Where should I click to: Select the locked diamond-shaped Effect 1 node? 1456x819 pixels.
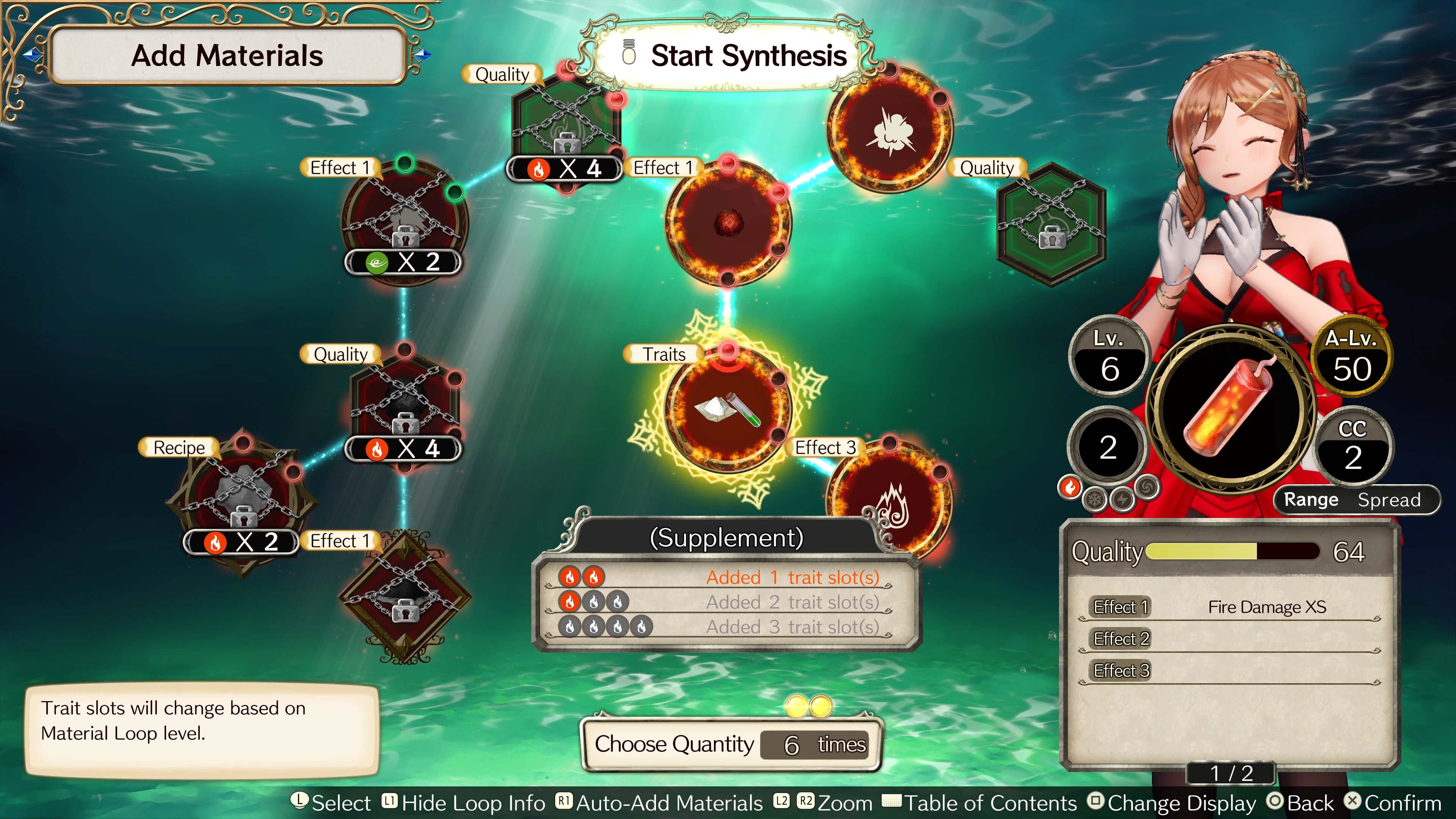point(405,596)
